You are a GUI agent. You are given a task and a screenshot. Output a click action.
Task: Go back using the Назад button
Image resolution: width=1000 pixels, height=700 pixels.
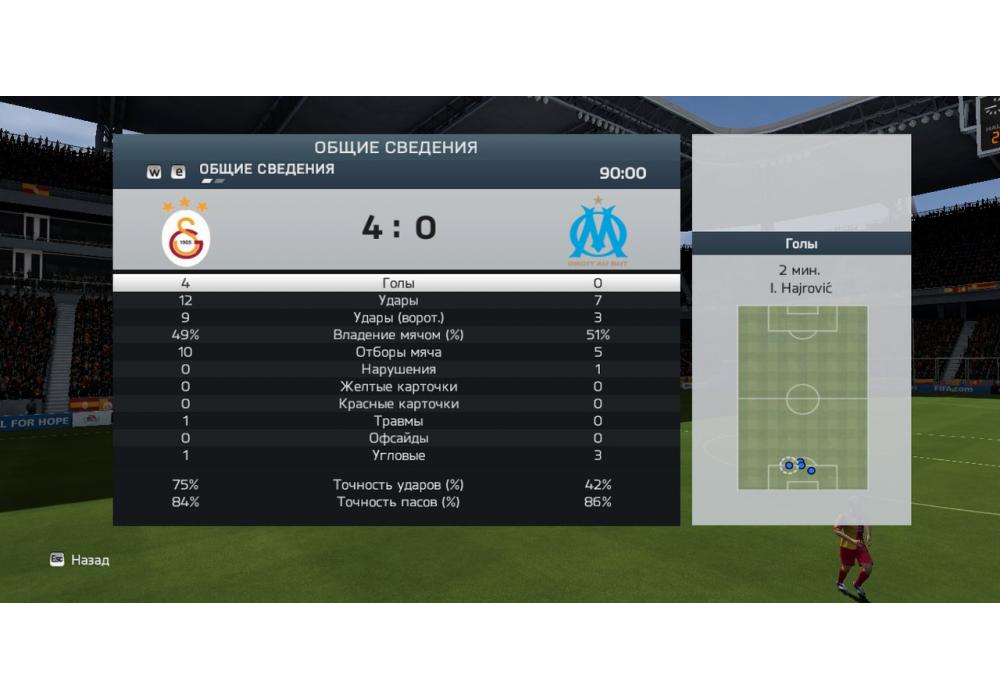point(81,560)
